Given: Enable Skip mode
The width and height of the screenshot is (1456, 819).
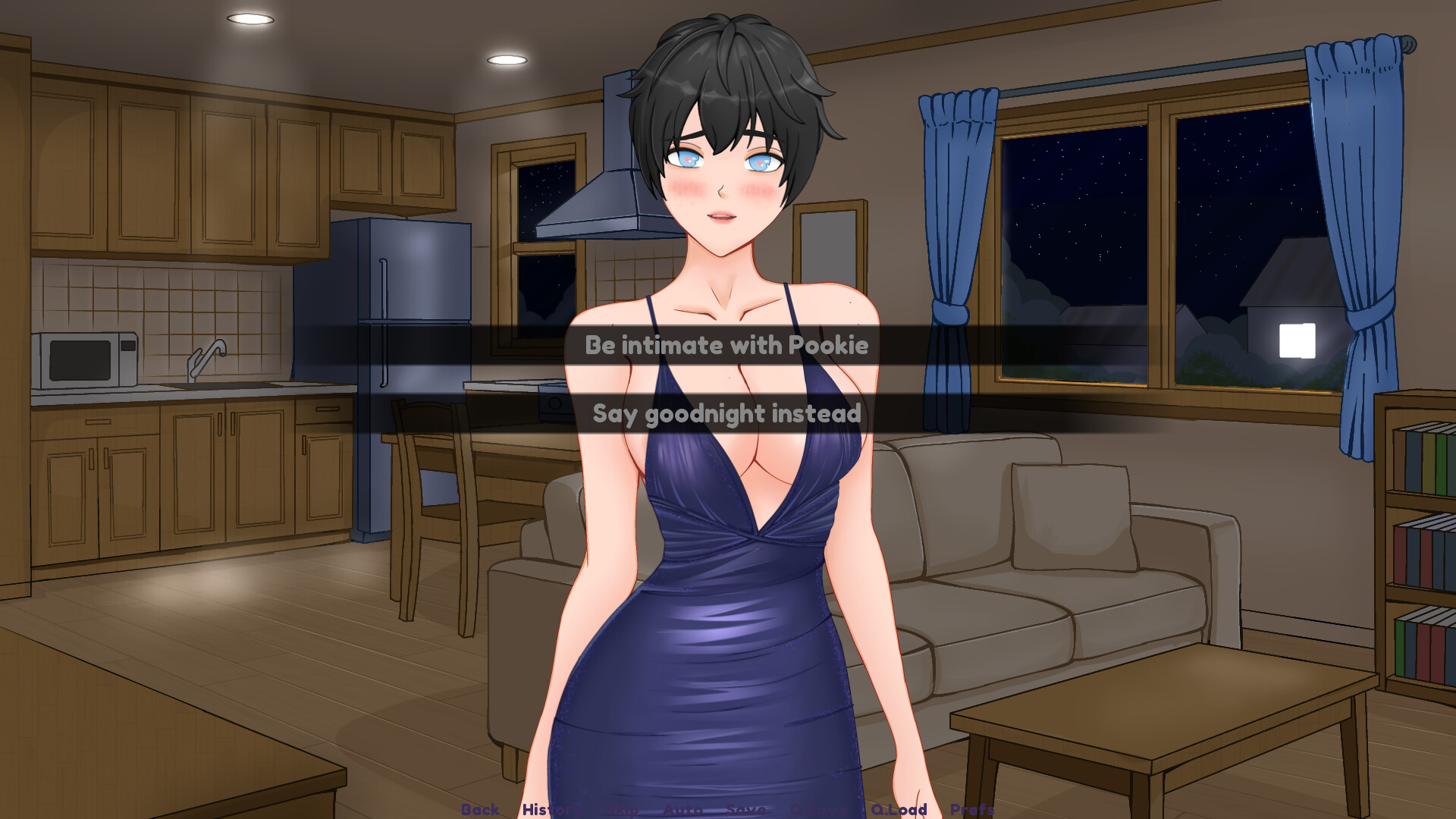Looking at the screenshot, I should tap(623, 810).
